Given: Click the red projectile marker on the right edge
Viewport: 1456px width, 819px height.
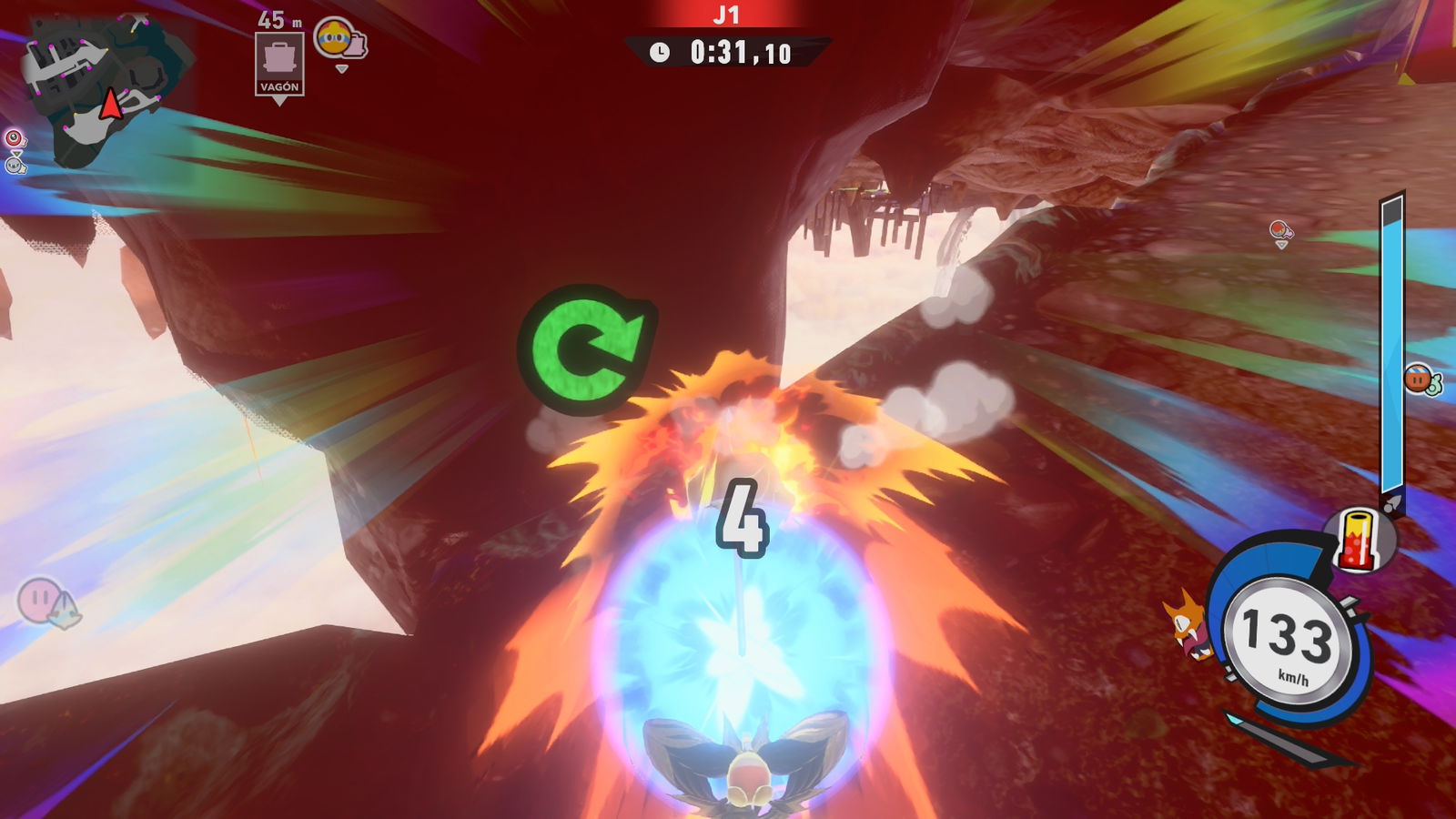Looking at the screenshot, I should (x=1279, y=227).
